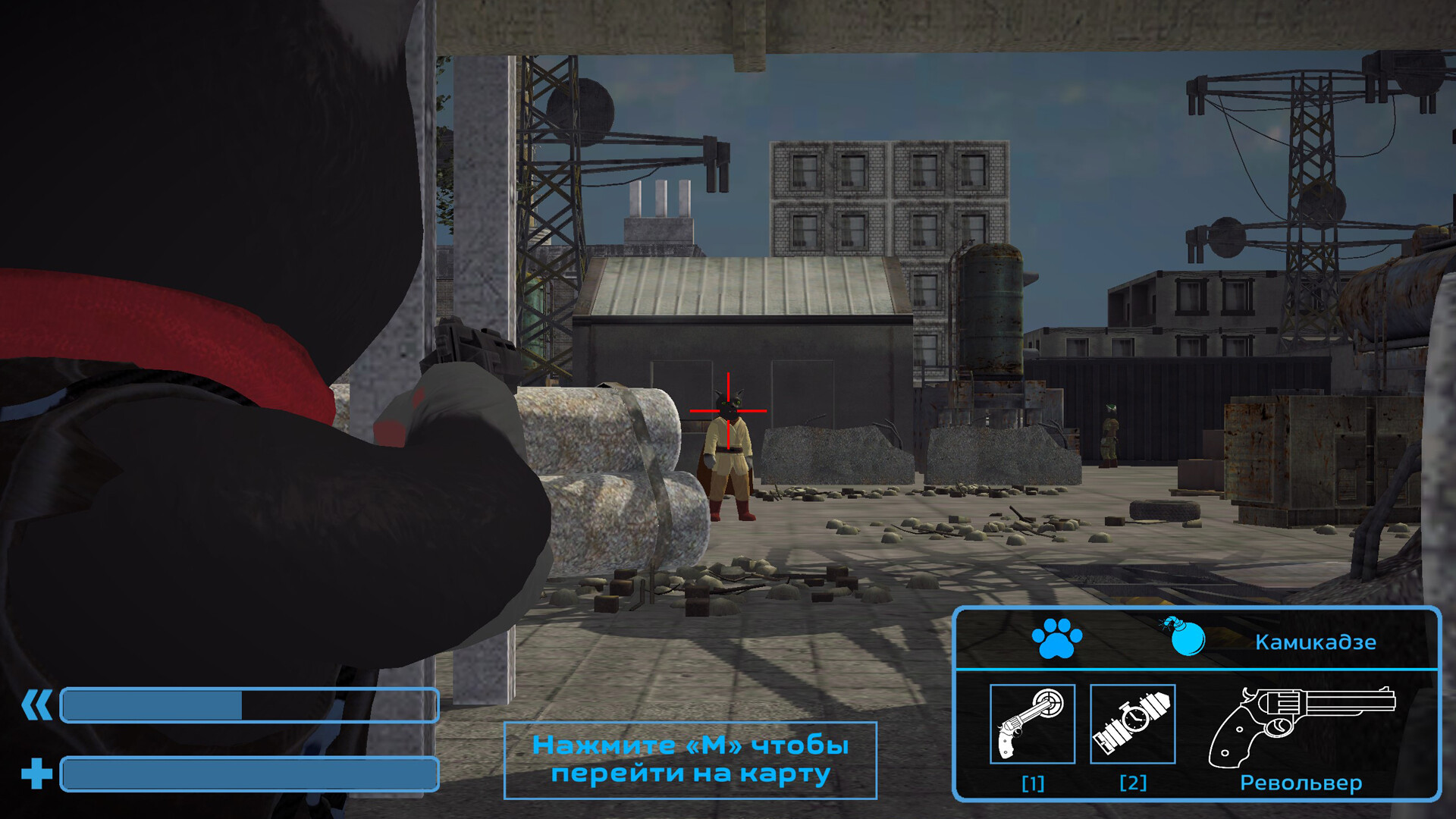
Task: Click the red crosshair over the enemy
Action: [x=728, y=409]
